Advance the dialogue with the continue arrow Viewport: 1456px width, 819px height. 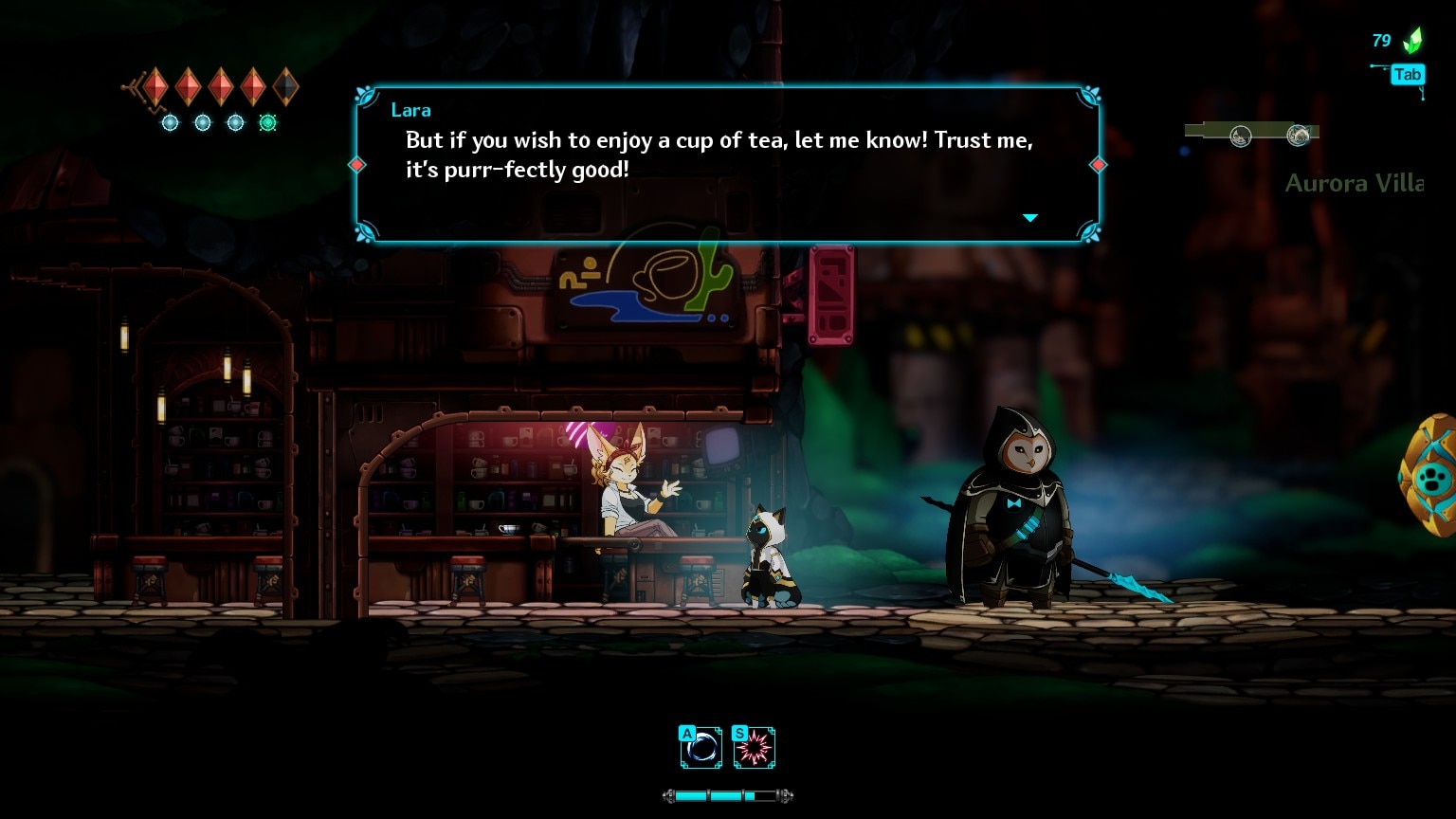point(1030,218)
